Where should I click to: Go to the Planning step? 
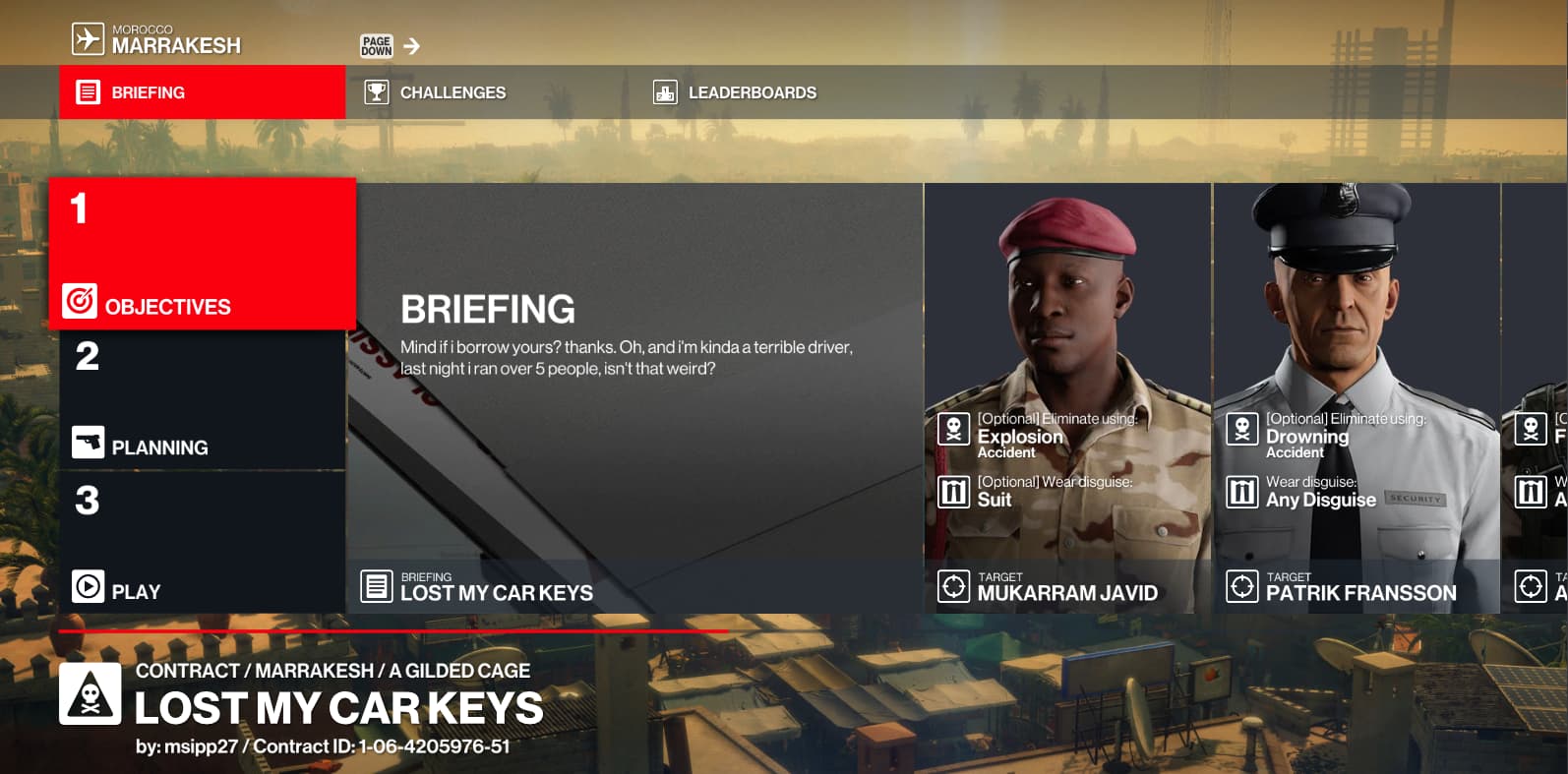[x=202, y=400]
